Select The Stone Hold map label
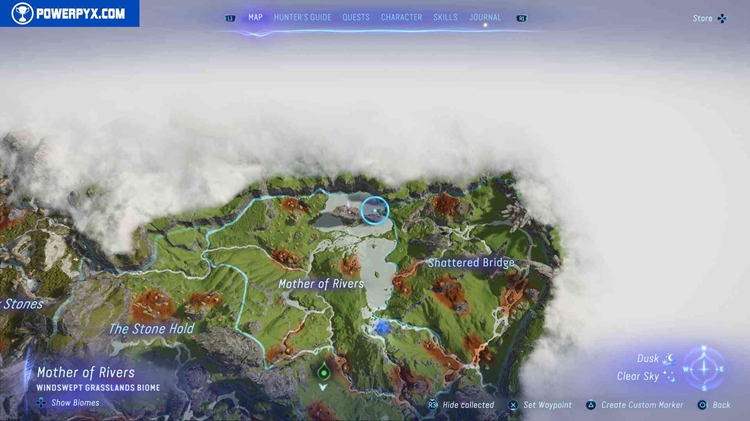750x421 pixels. point(151,329)
